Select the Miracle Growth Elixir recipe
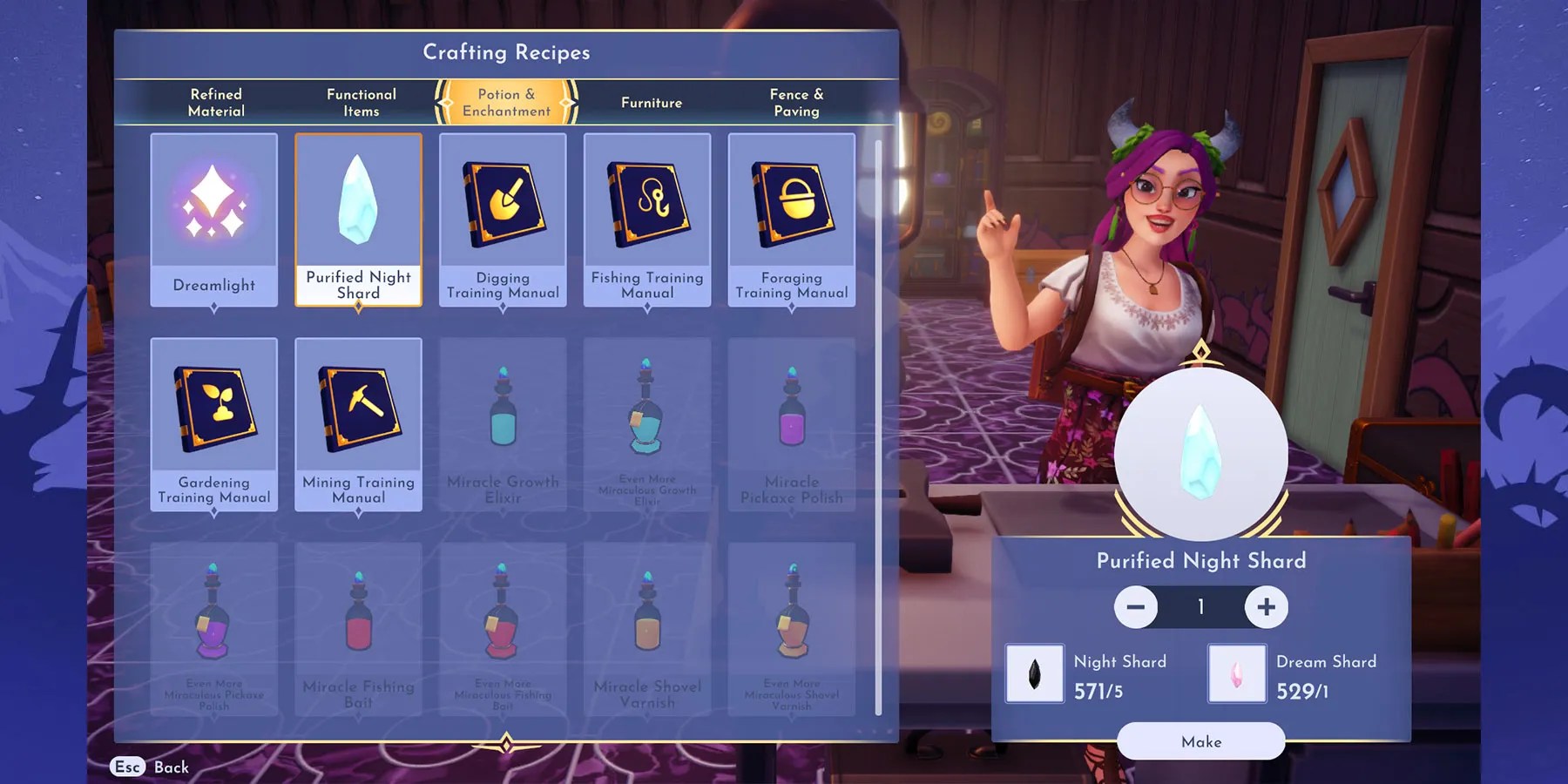The image size is (1568, 784). tap(503, 424)
